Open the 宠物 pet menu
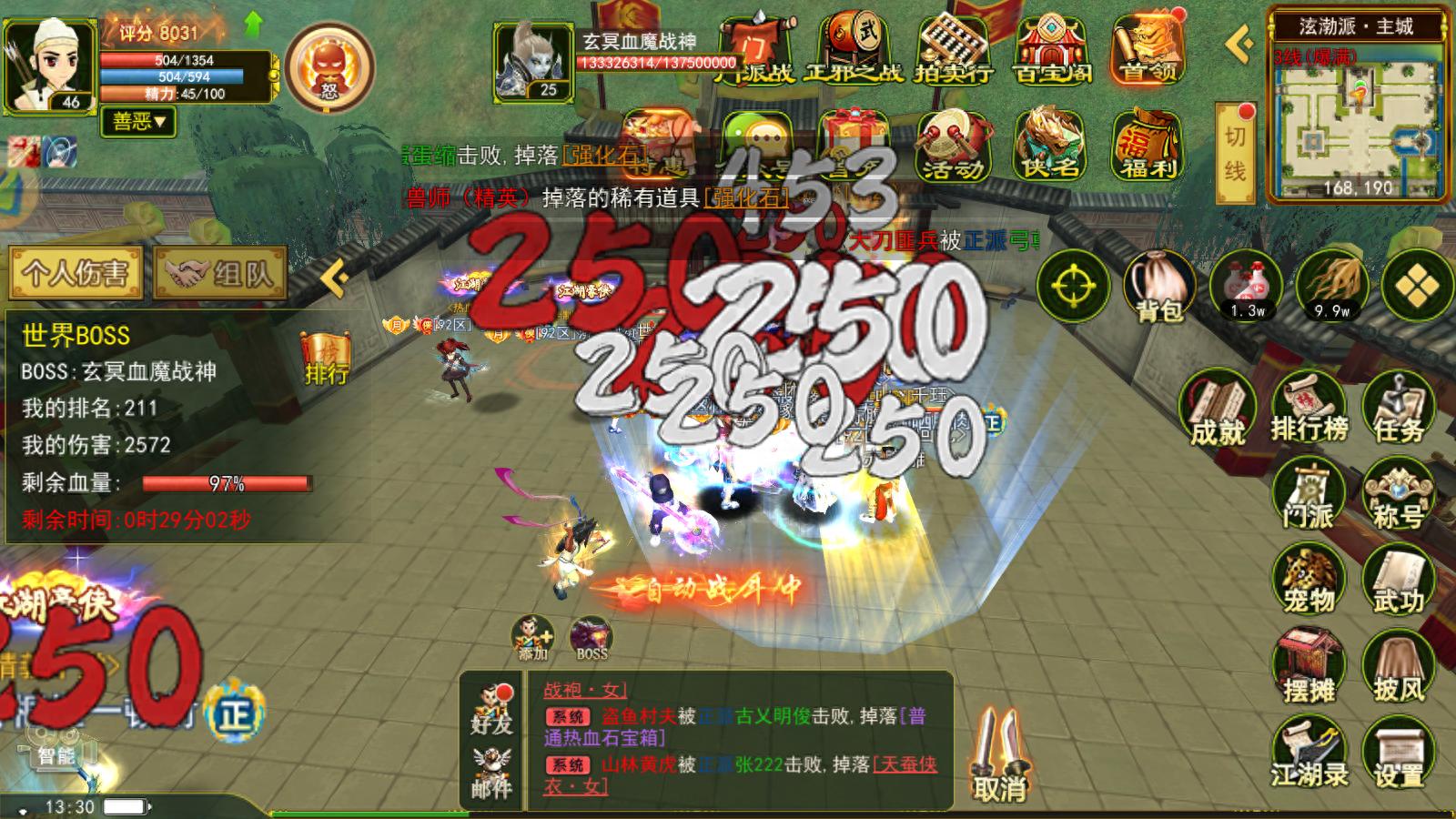1456x819 pixels. (x=1309, y=581)
